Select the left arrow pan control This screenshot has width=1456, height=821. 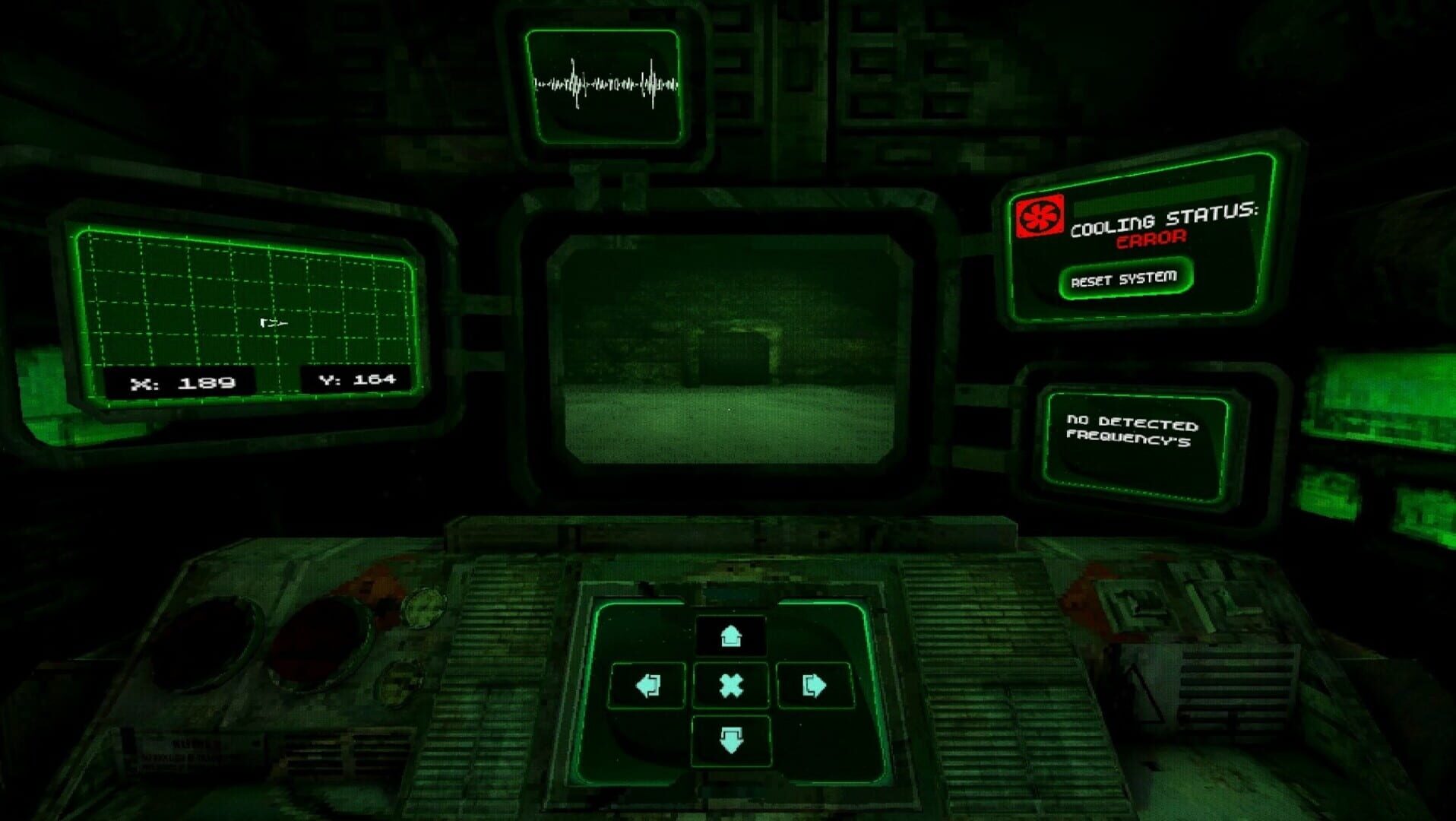tap(648, 686)
